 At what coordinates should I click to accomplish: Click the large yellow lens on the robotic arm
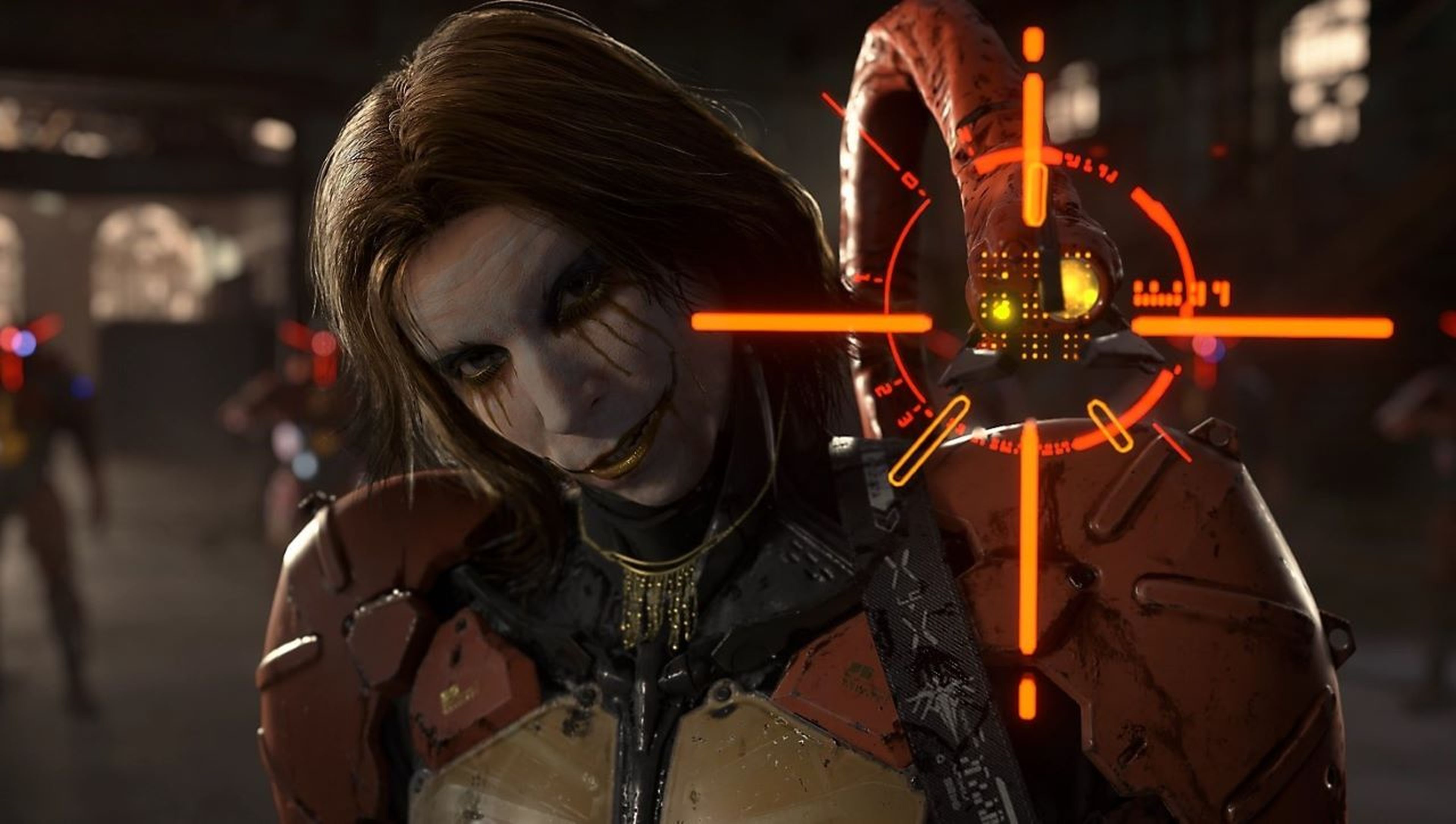(1078, 285)
